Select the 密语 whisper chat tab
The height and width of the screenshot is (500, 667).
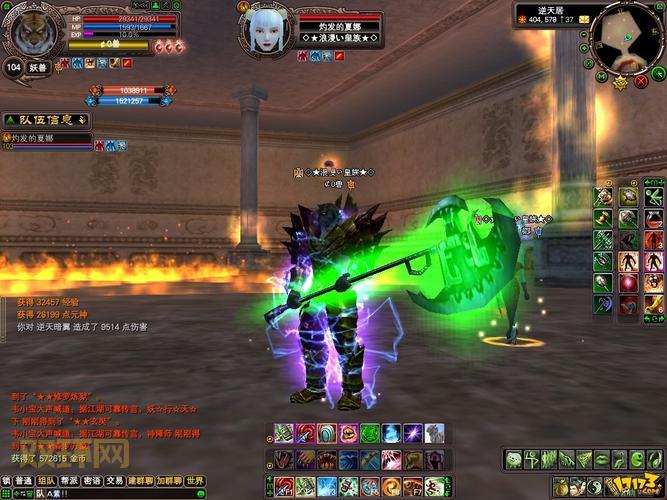[92, 481]
